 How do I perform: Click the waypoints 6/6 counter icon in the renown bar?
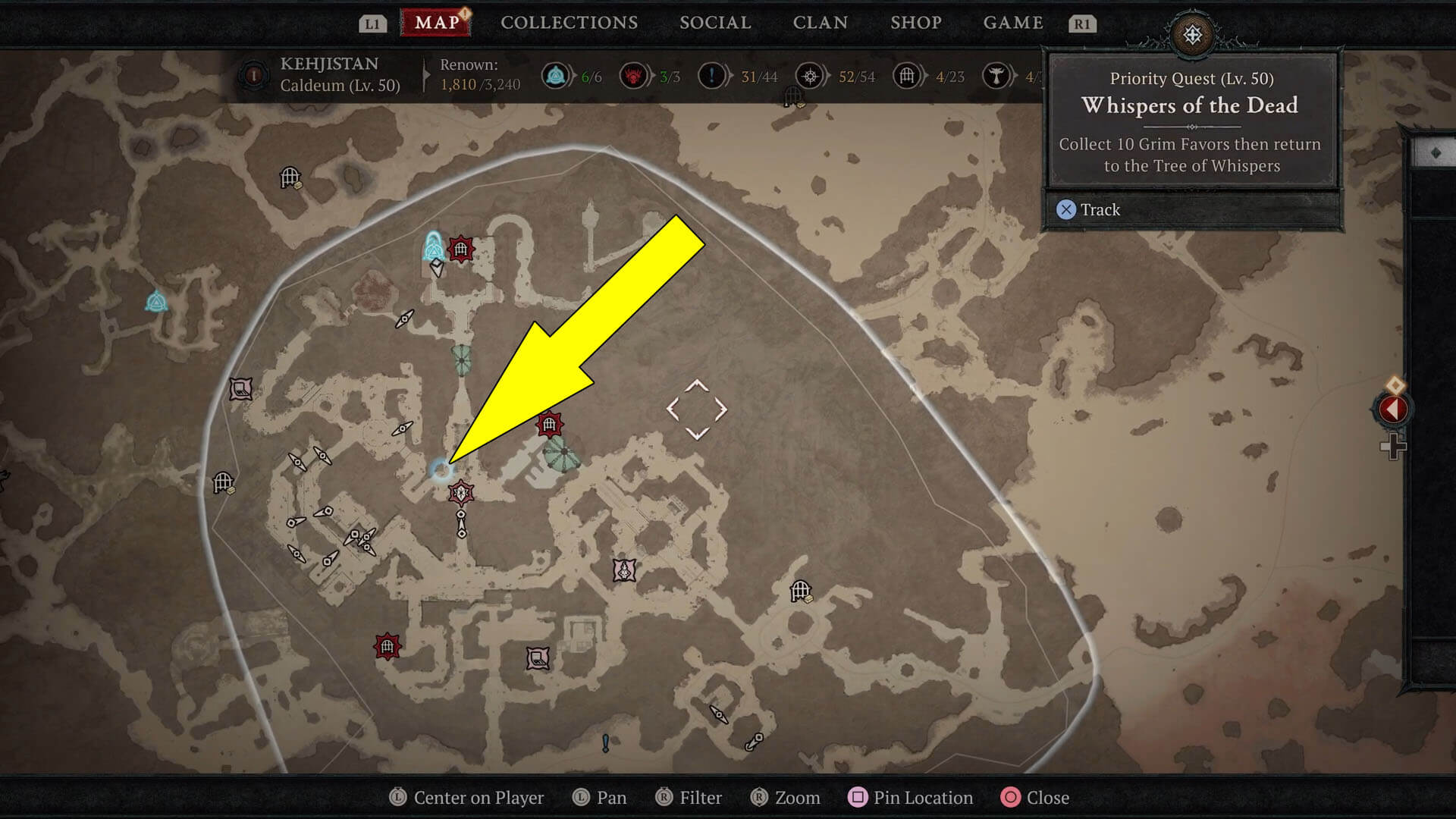pyautogui.click(x=556, y=76)
